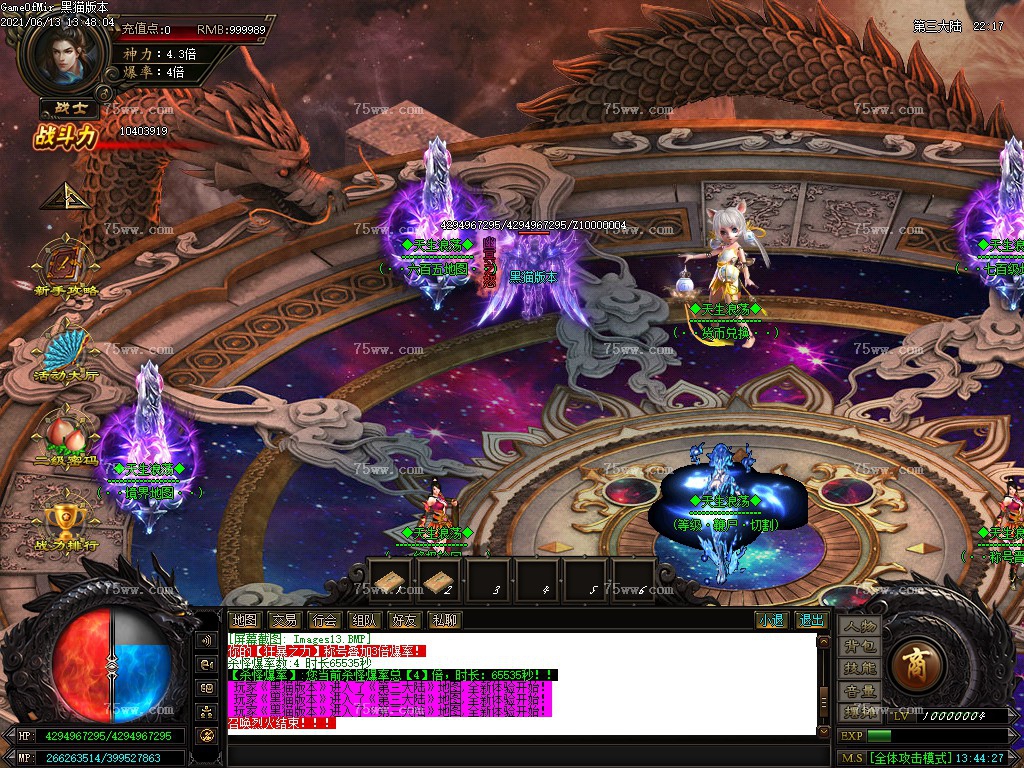The height and width of the screenshot is (768, 1024).
Task: Open the 技能 skills panel
Action: pyautogui.click(x=859, y=668)
